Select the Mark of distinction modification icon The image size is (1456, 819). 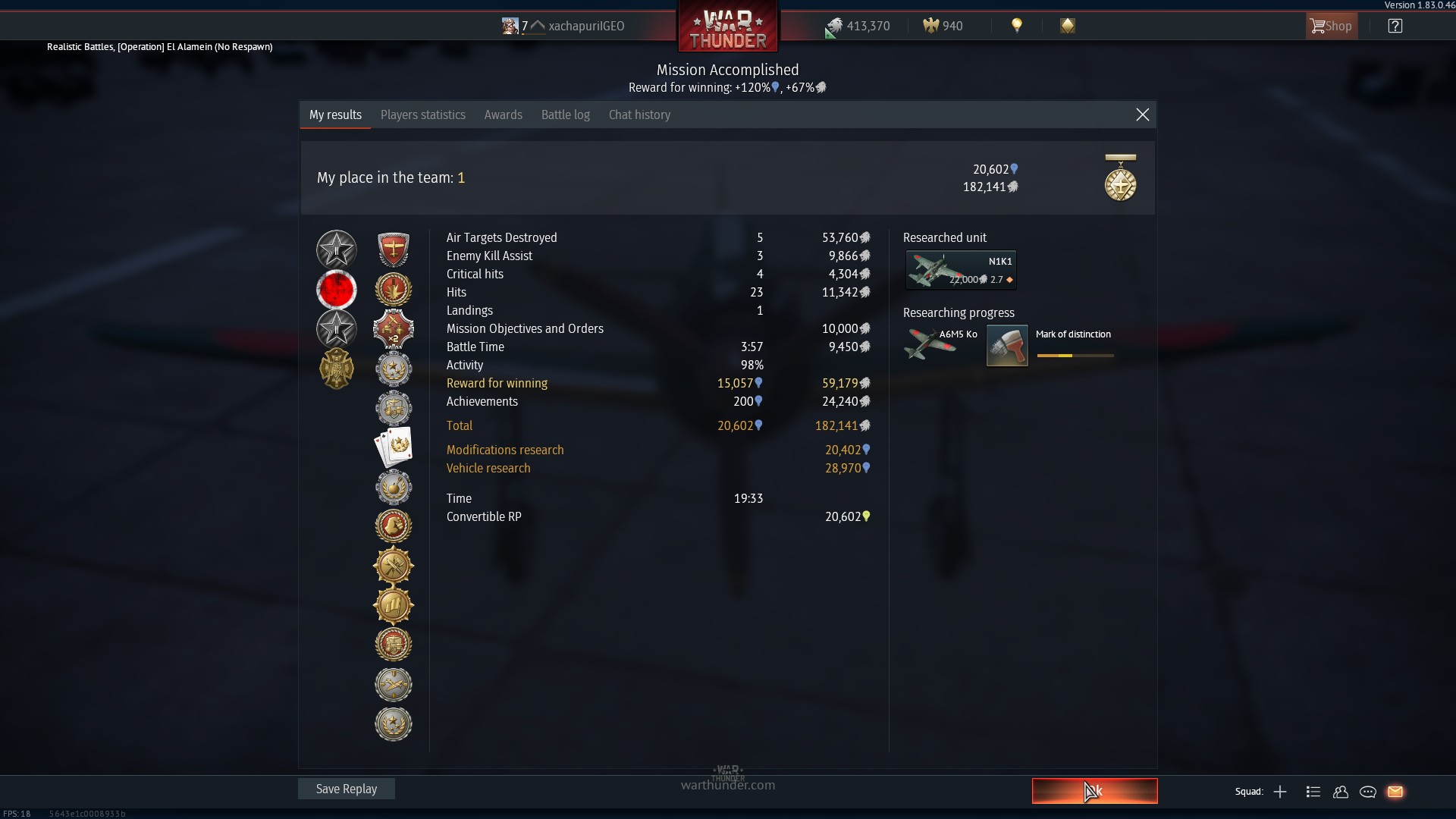pyautogui.click(x=1007, y=346)
